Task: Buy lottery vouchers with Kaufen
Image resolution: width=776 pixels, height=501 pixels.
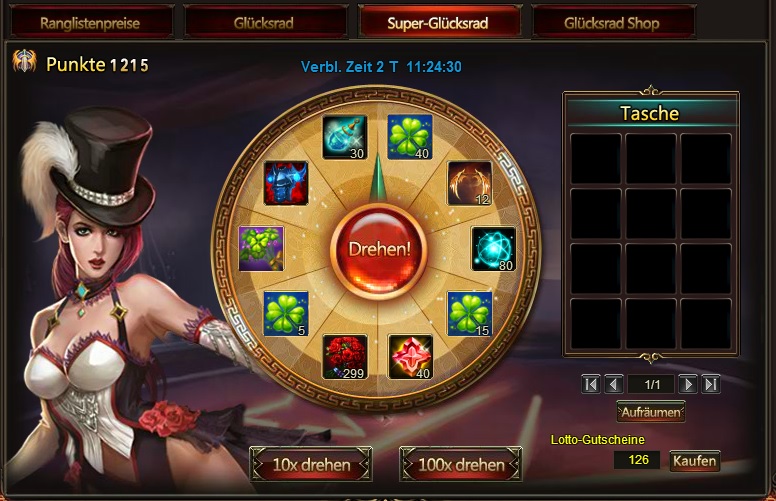Action: [694, 461]
